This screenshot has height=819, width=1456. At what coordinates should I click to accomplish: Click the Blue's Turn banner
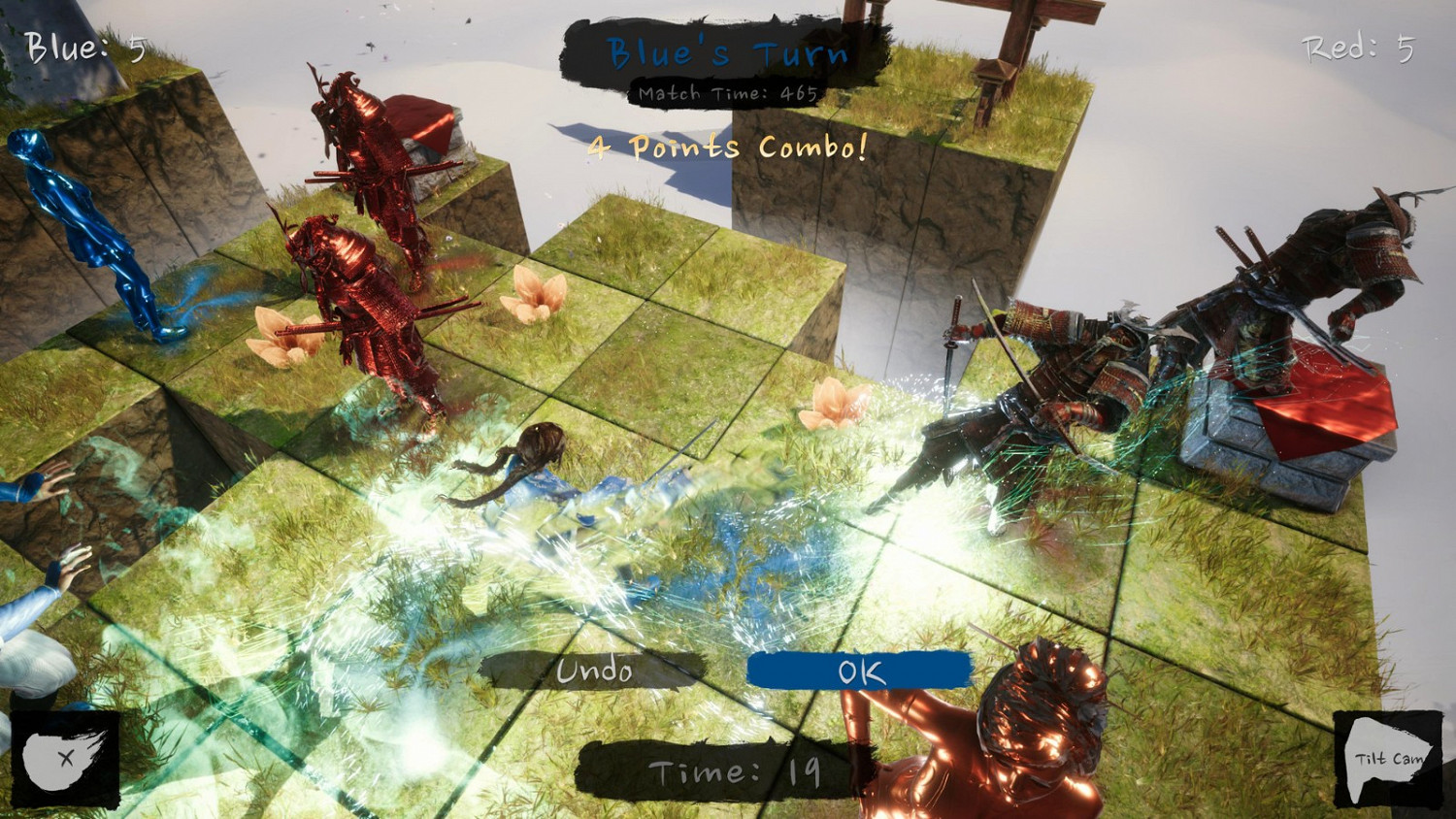(x=726, y=53)
